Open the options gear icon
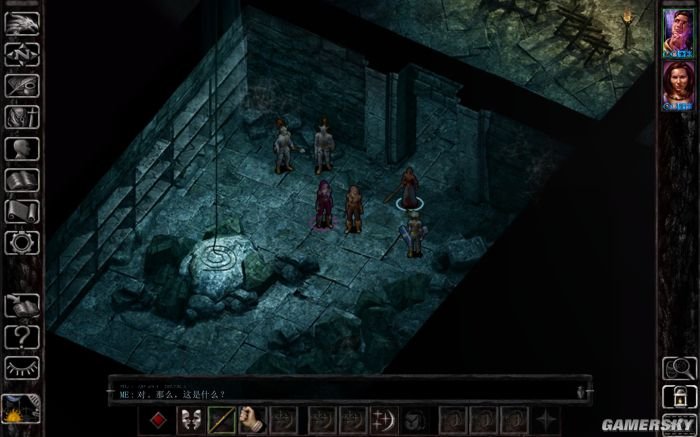This screenshot has width=700, height=437. (22, 242)
